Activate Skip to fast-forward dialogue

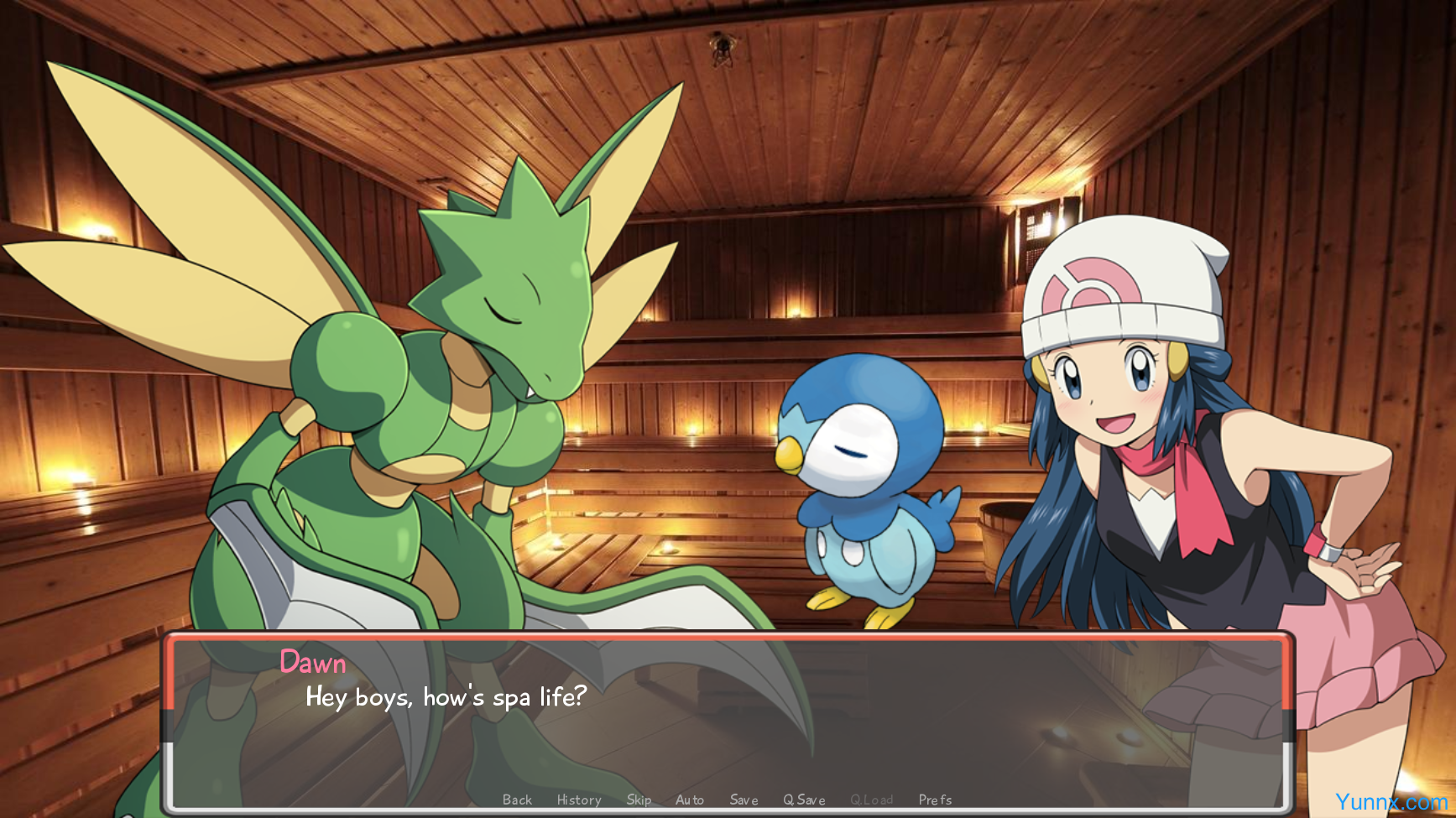click(639, 800)
